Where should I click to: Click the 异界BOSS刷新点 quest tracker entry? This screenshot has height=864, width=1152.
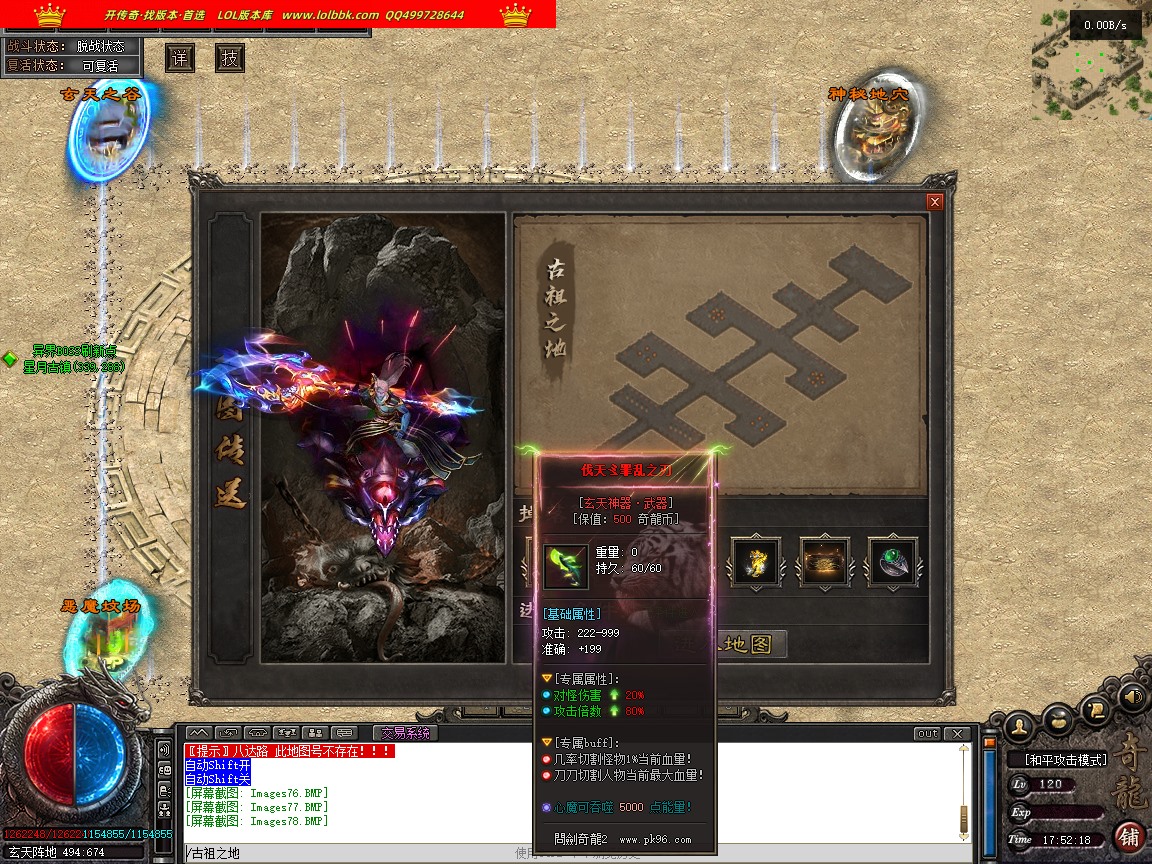tap(74, 351)
